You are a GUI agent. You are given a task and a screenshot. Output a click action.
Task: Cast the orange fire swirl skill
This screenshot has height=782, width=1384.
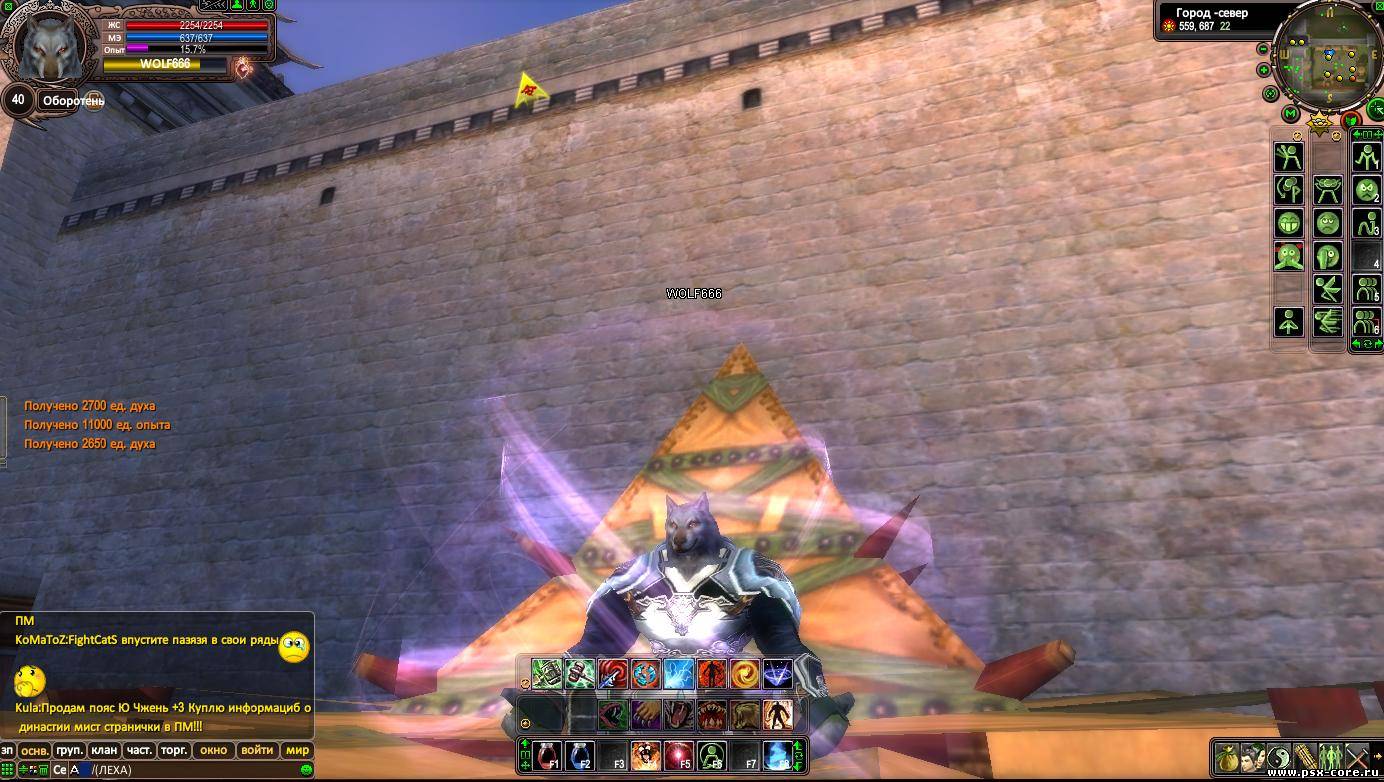point(745,674)
